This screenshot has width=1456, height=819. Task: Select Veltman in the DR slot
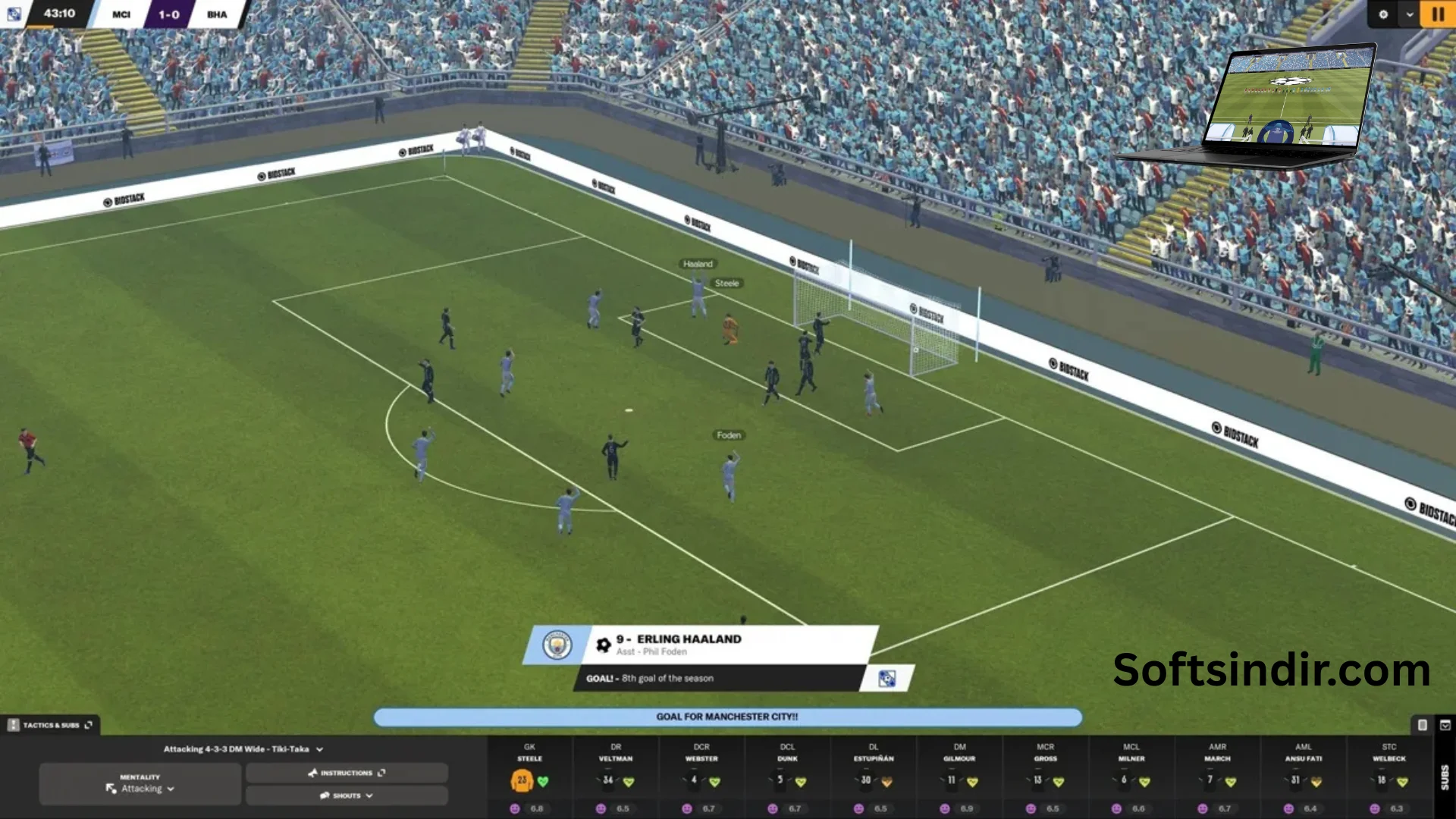[x=616, y=777]
